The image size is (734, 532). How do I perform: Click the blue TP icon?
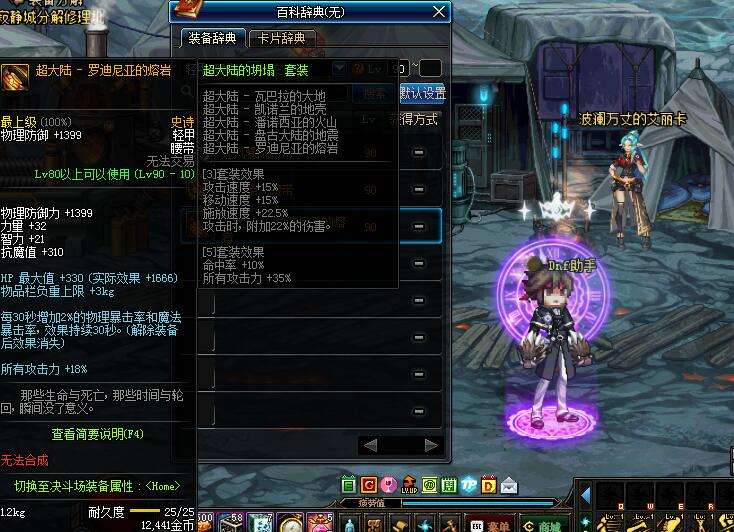(469, 486)
